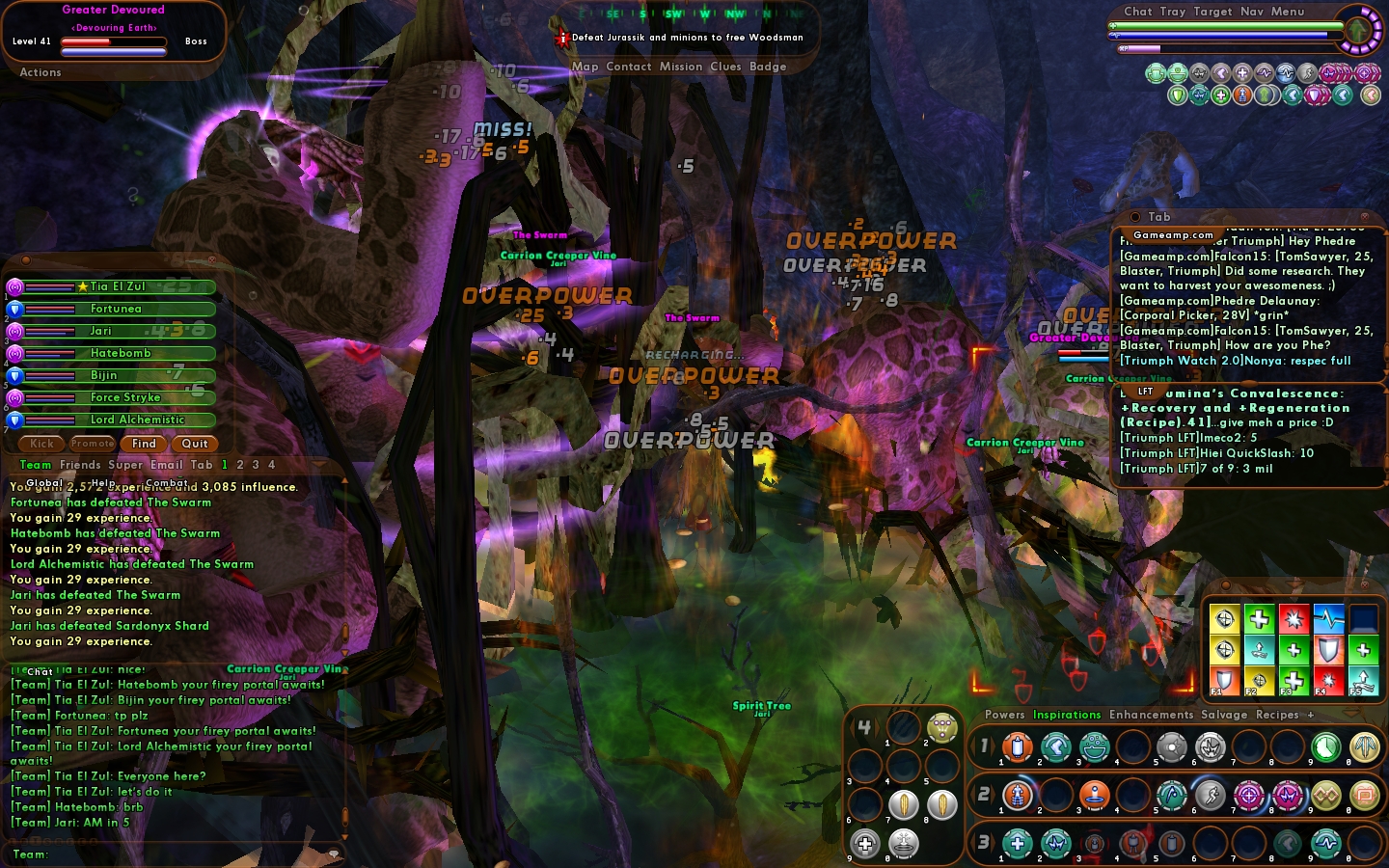
Task: Open the Recipes tab
Action: tap(1277, 715)
